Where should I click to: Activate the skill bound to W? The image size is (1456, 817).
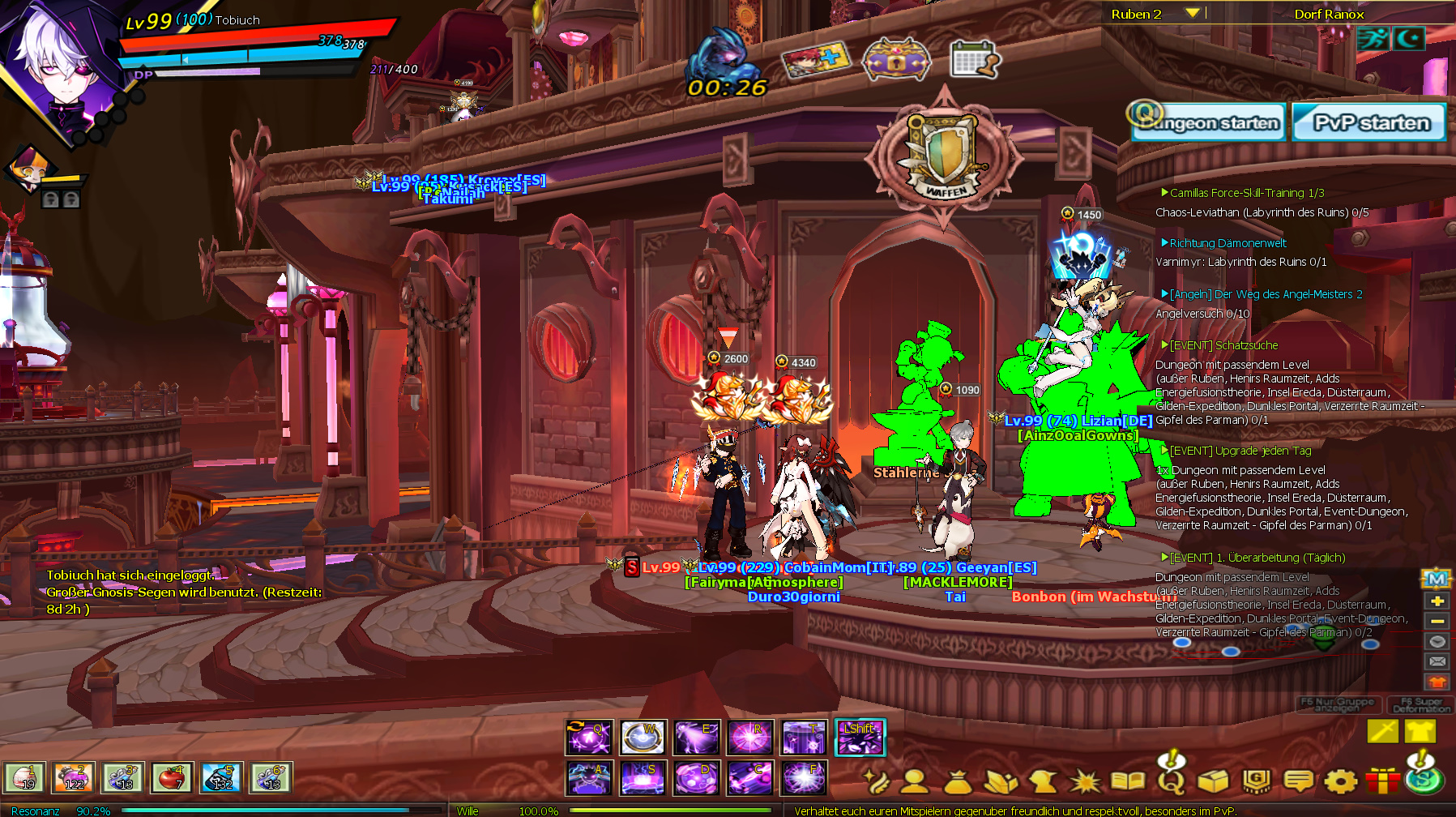643,738
